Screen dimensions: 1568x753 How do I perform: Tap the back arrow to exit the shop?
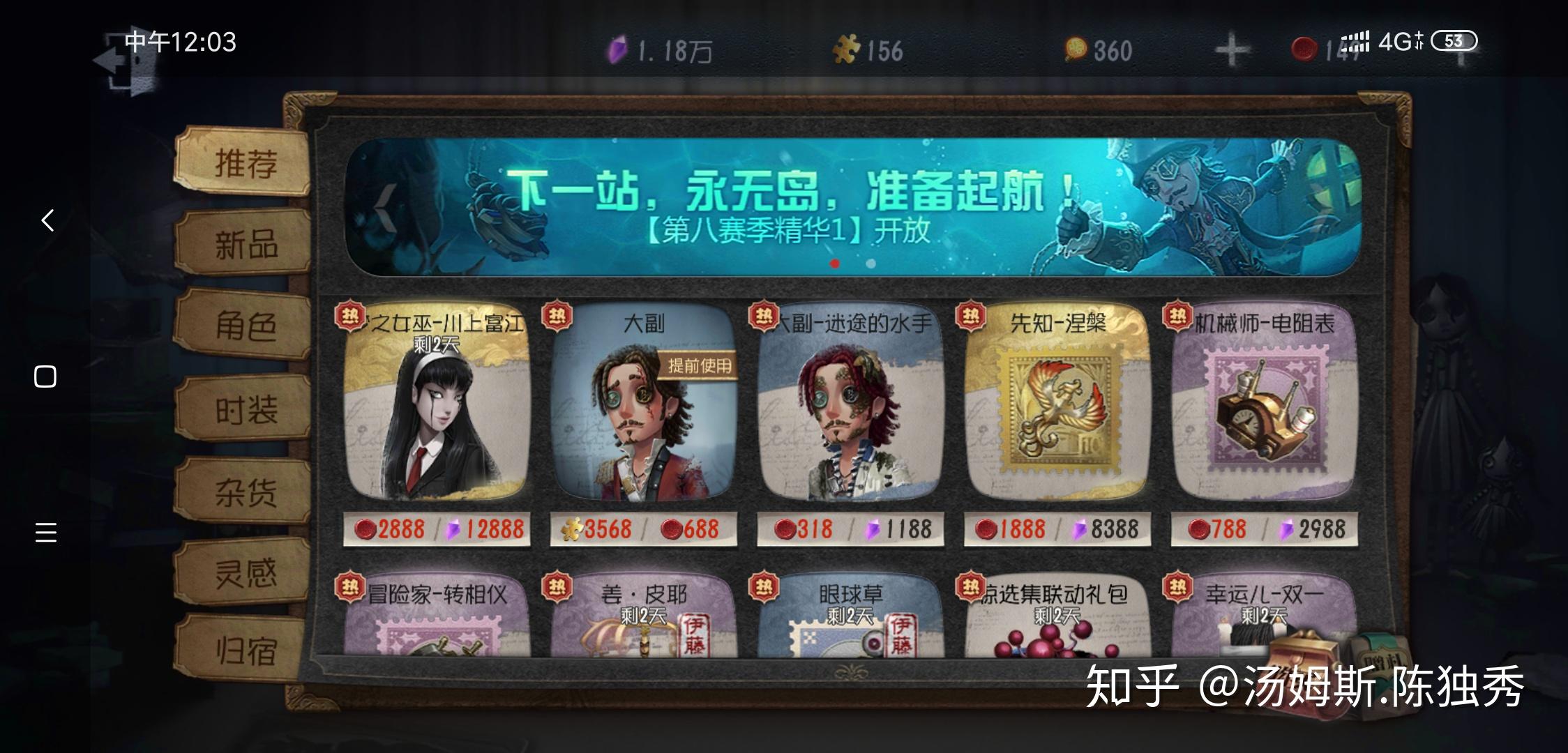pos(46,220)
